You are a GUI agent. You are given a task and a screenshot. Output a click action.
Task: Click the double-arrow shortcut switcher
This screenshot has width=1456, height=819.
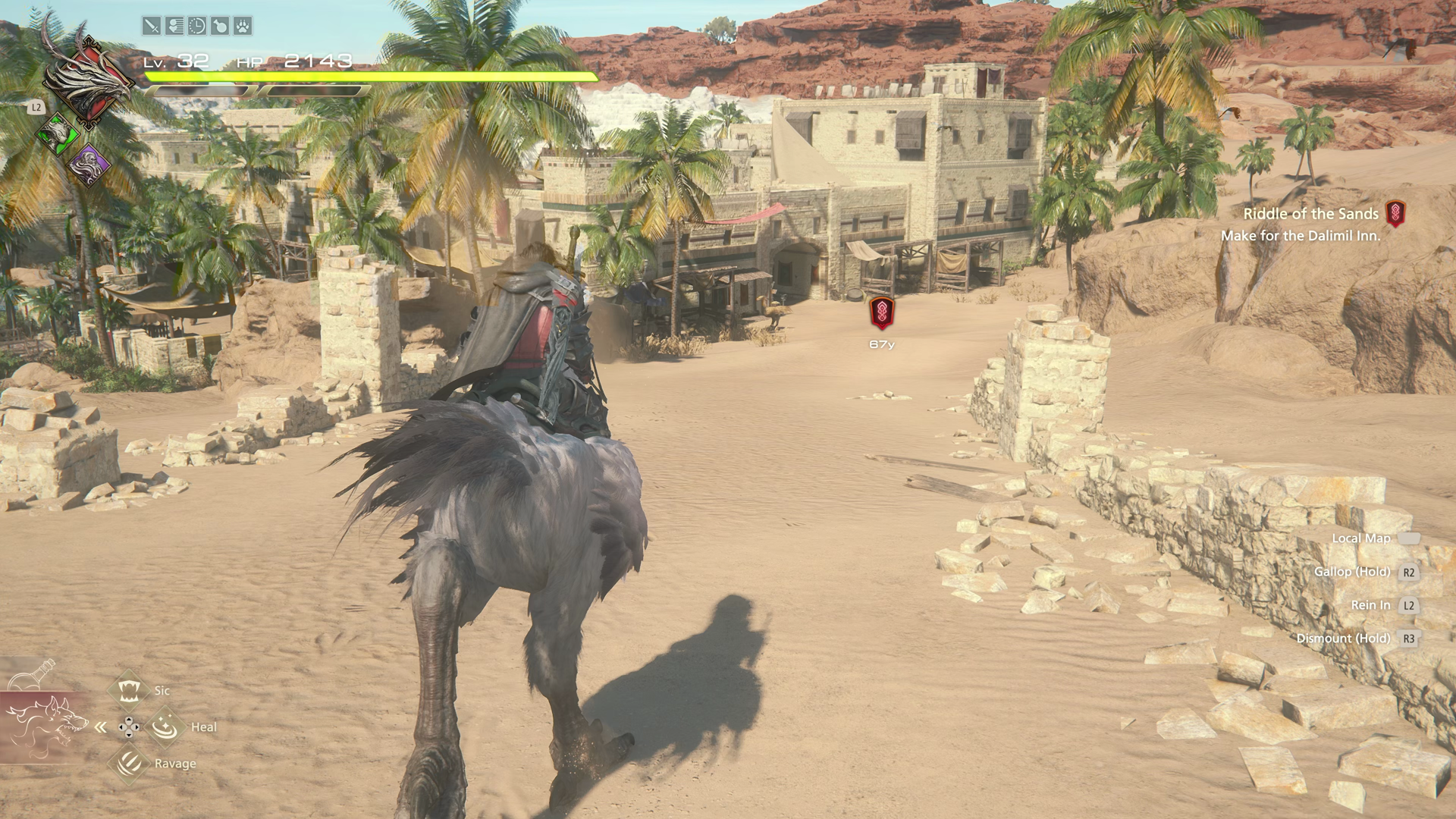click(x=101, y=727)
